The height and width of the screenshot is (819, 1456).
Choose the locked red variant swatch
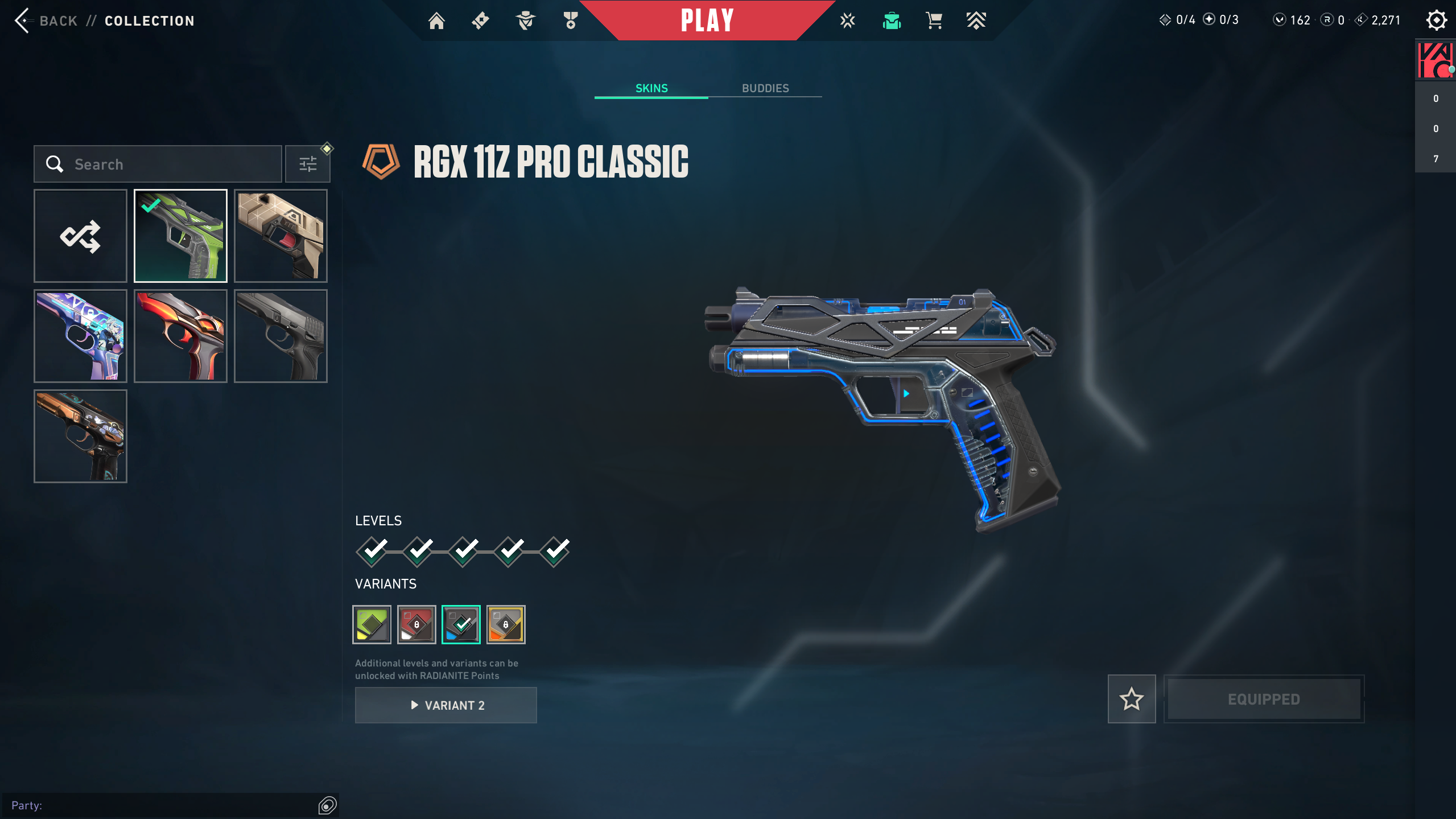pyautogui.click(x=416, y=624)
